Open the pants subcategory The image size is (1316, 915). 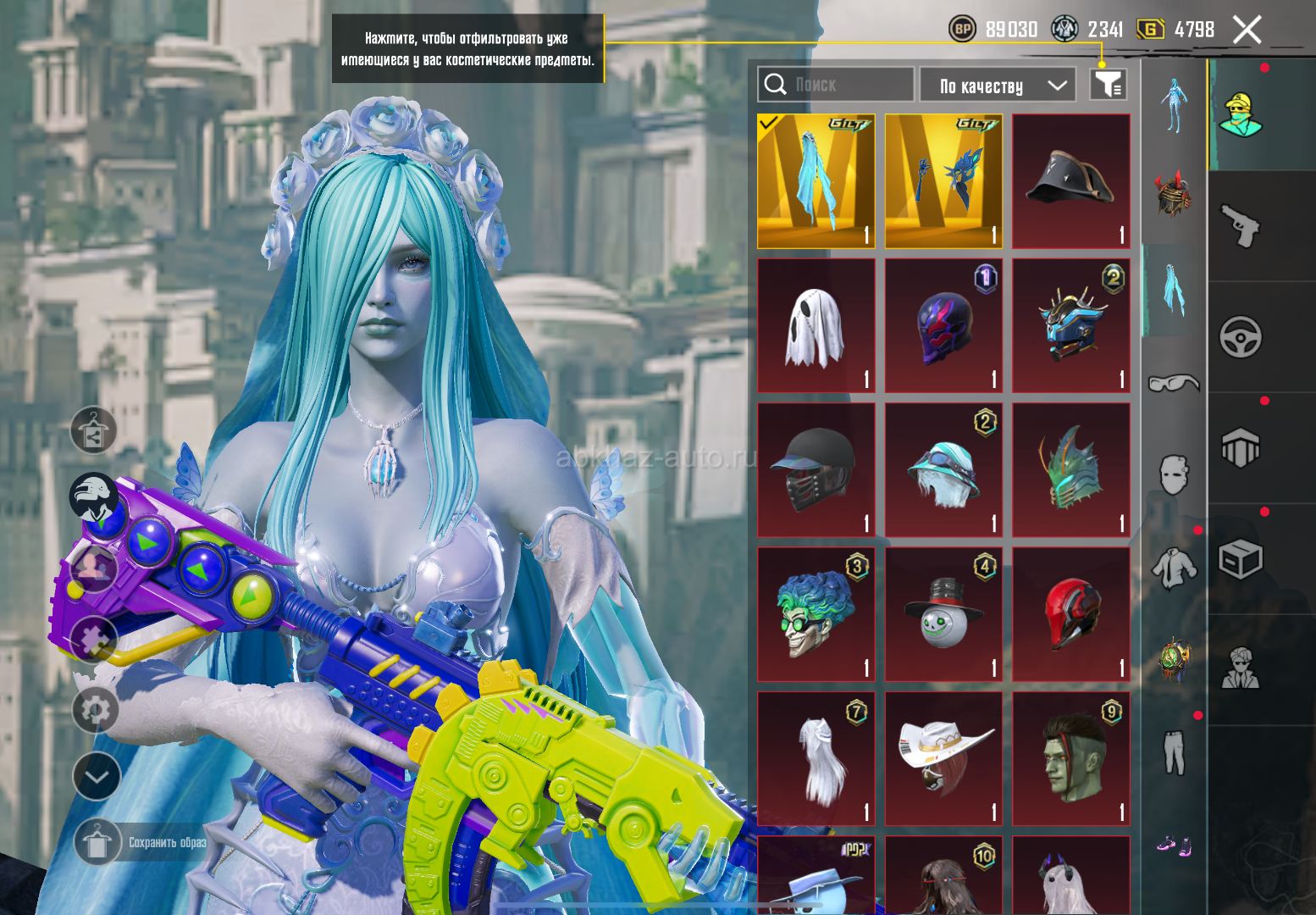coord(1174,752)
